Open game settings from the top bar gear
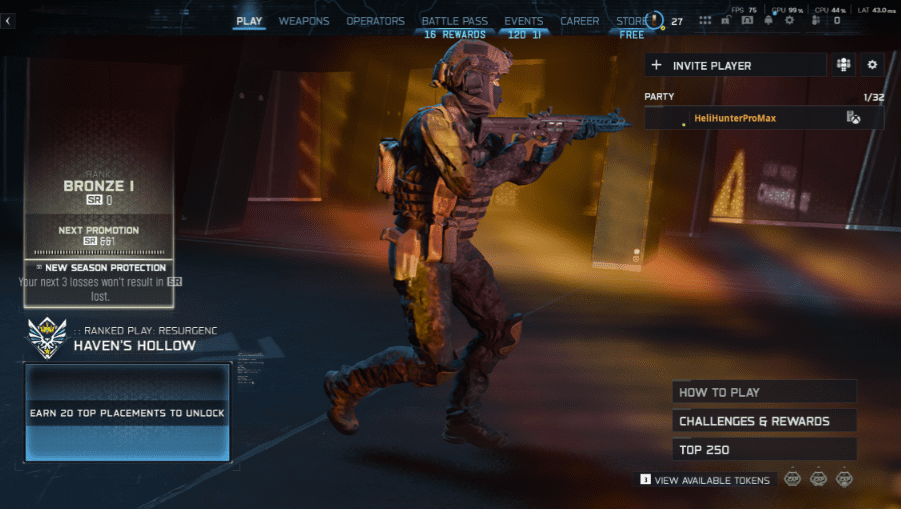 coord(790,20)
